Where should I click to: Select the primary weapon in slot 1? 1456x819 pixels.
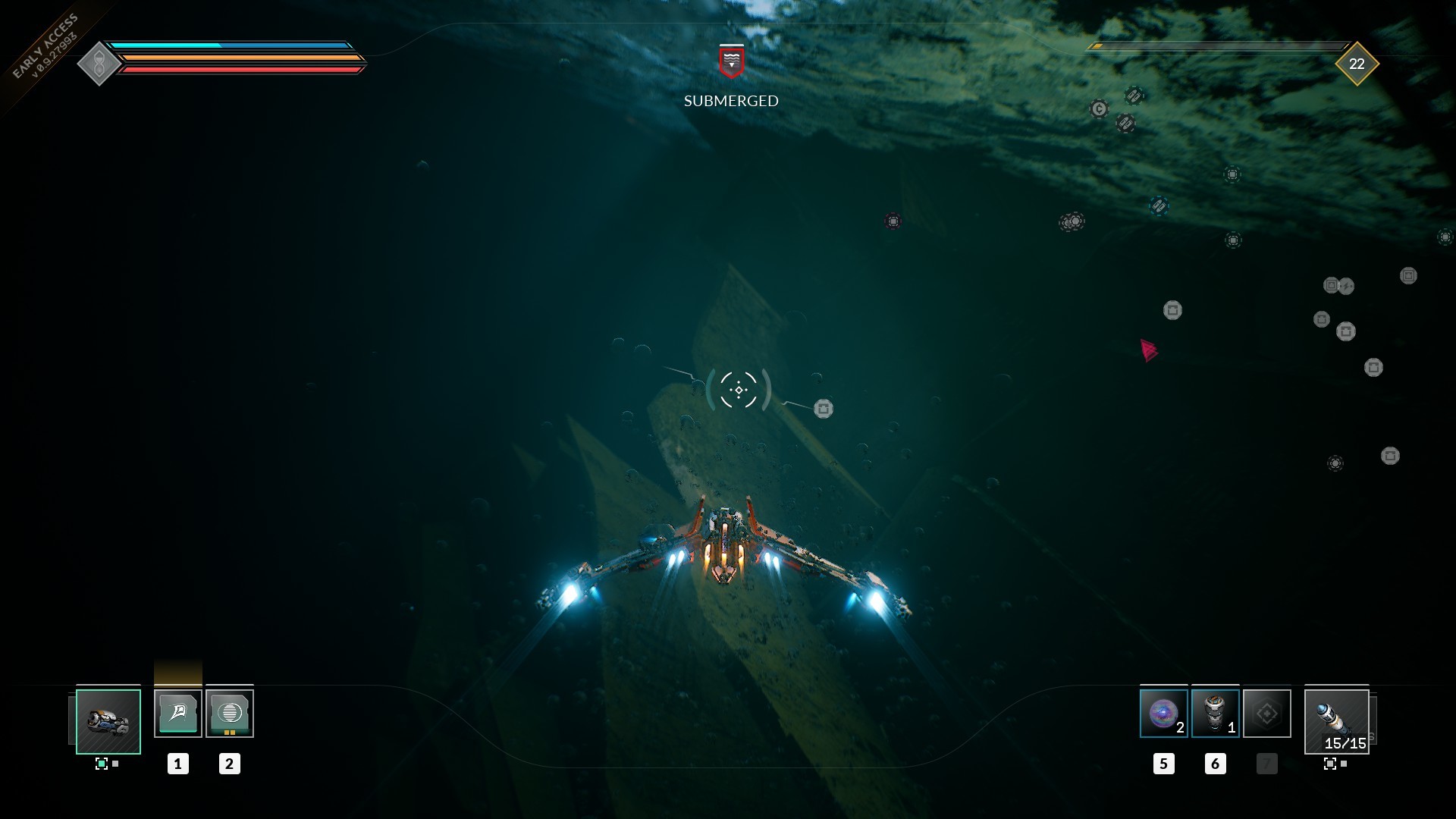point(179,713)
